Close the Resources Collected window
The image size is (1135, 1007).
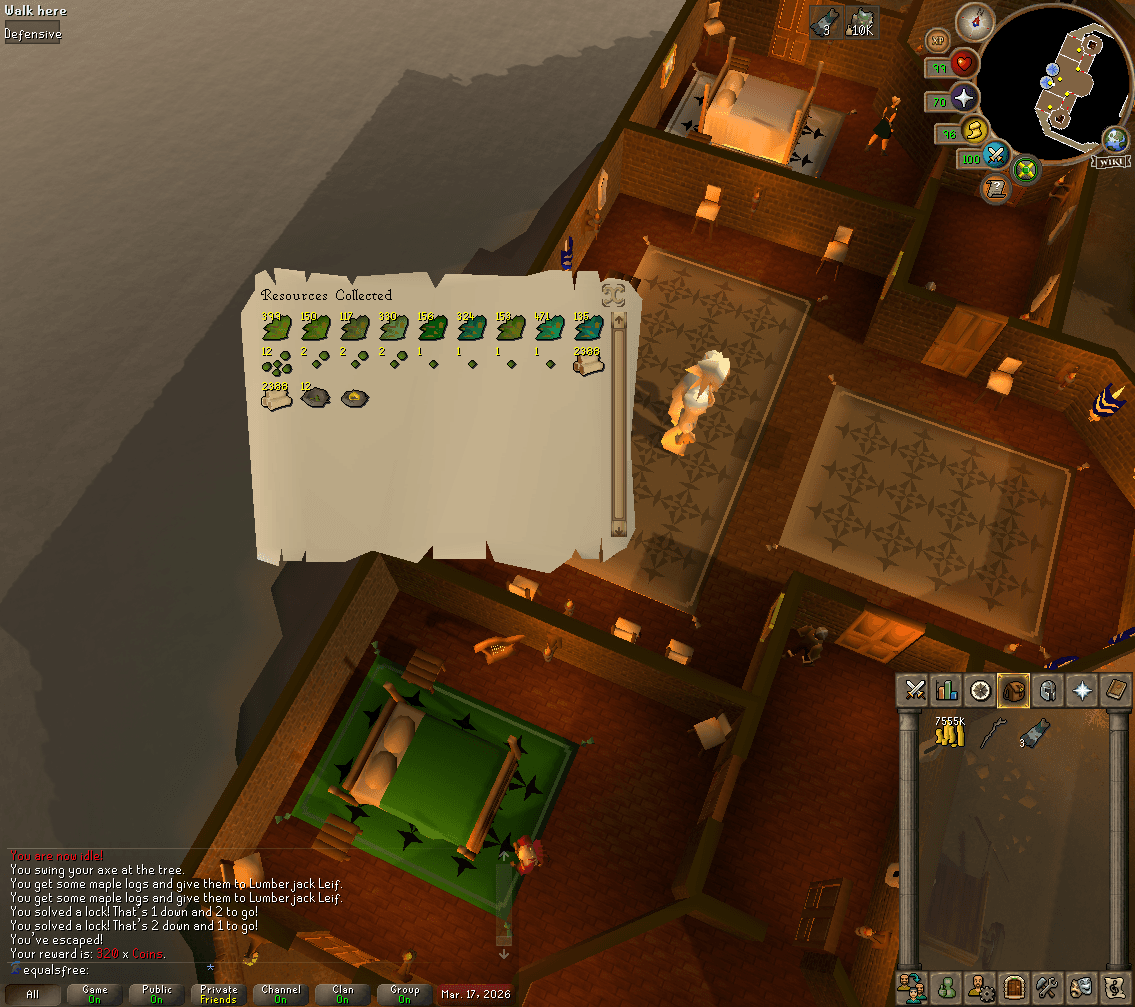[613, 295]
